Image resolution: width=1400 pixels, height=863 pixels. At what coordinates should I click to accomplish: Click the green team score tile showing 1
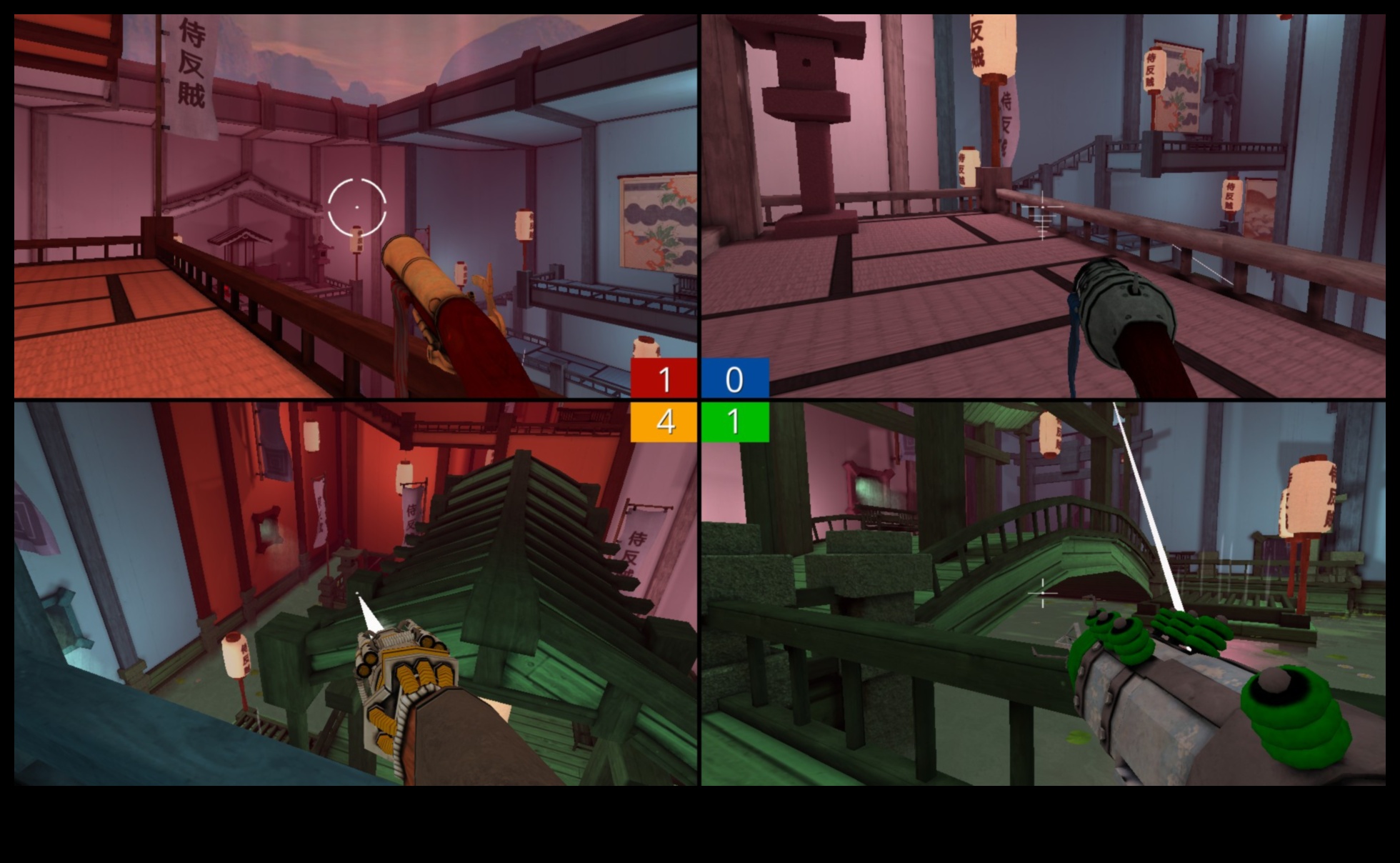pyautogui.click(x=734, y=422)
